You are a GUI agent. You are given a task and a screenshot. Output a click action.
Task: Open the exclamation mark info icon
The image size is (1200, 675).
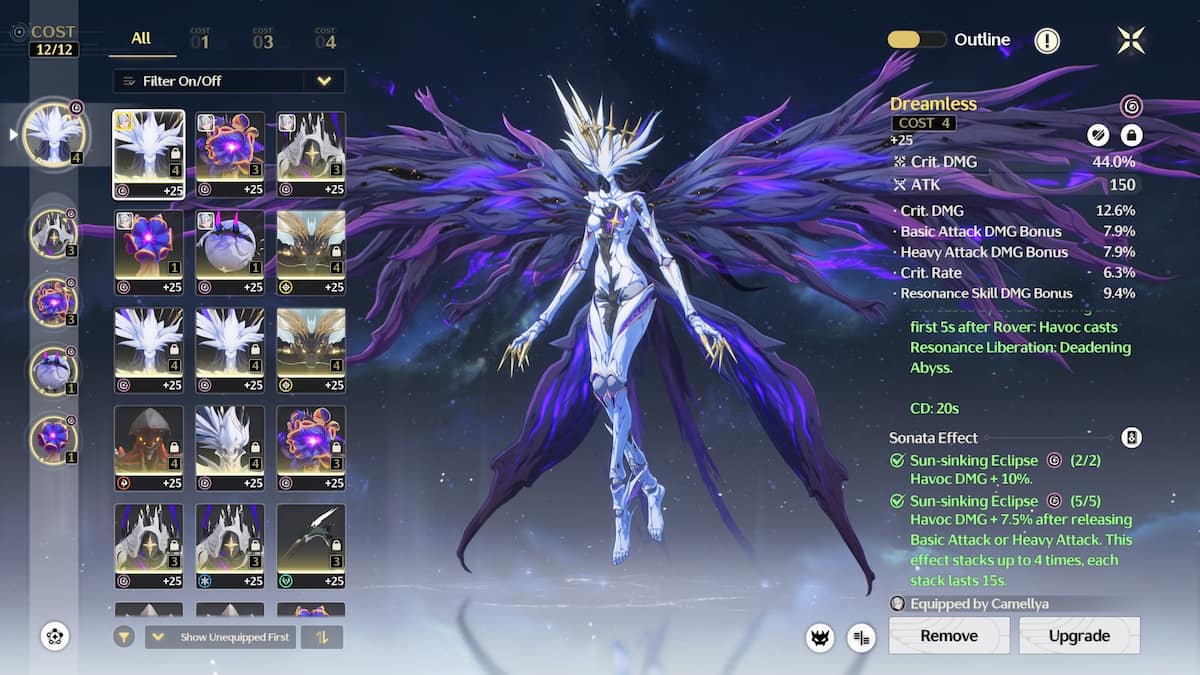(1047, 41)
